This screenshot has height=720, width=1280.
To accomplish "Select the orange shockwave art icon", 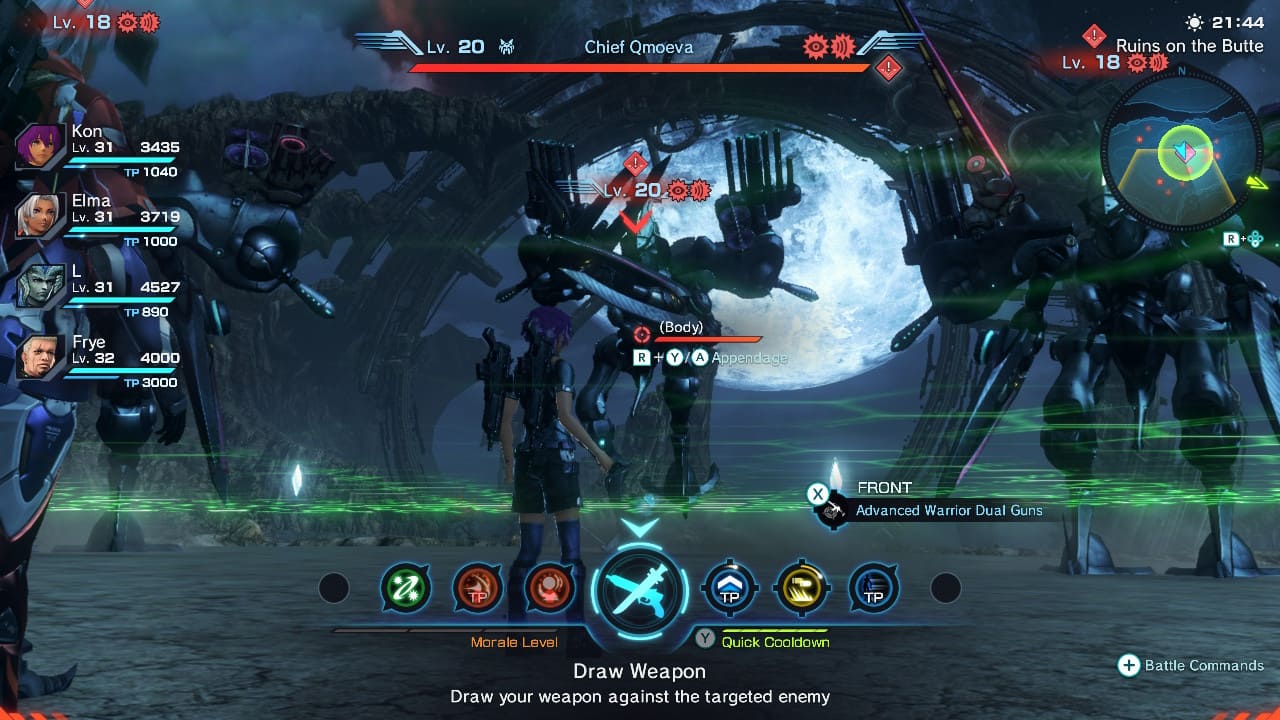I will (x=549, y=588).
